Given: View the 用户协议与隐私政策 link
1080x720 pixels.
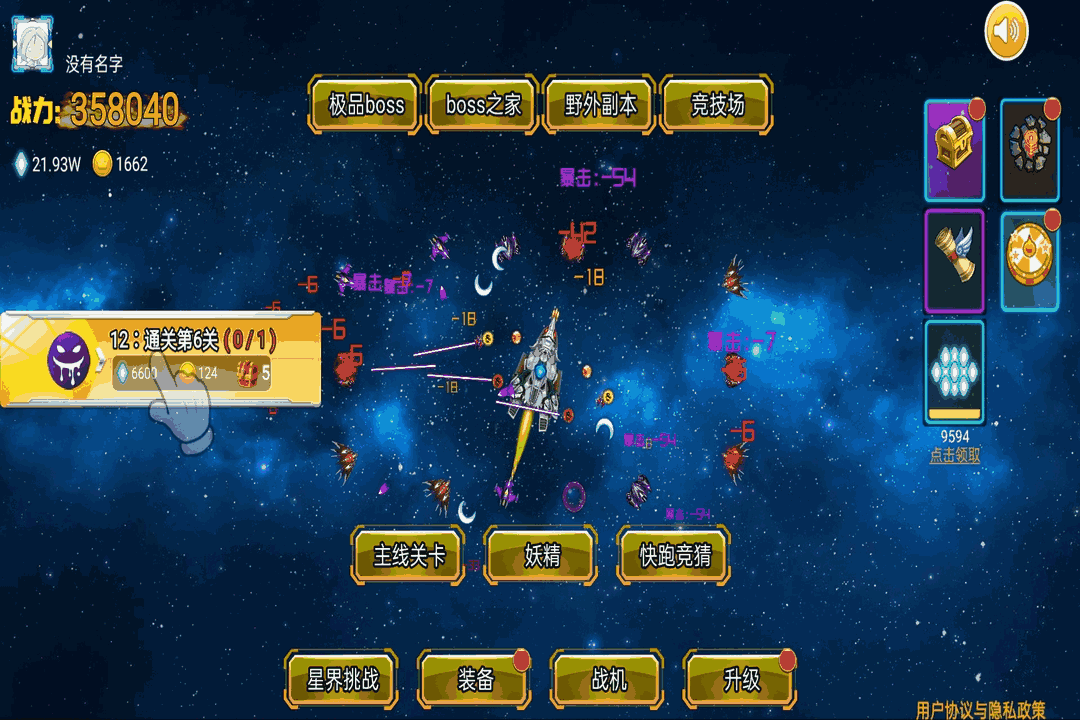Looking at the screenshot, I should pyautogui.click(x=980, y=710).
